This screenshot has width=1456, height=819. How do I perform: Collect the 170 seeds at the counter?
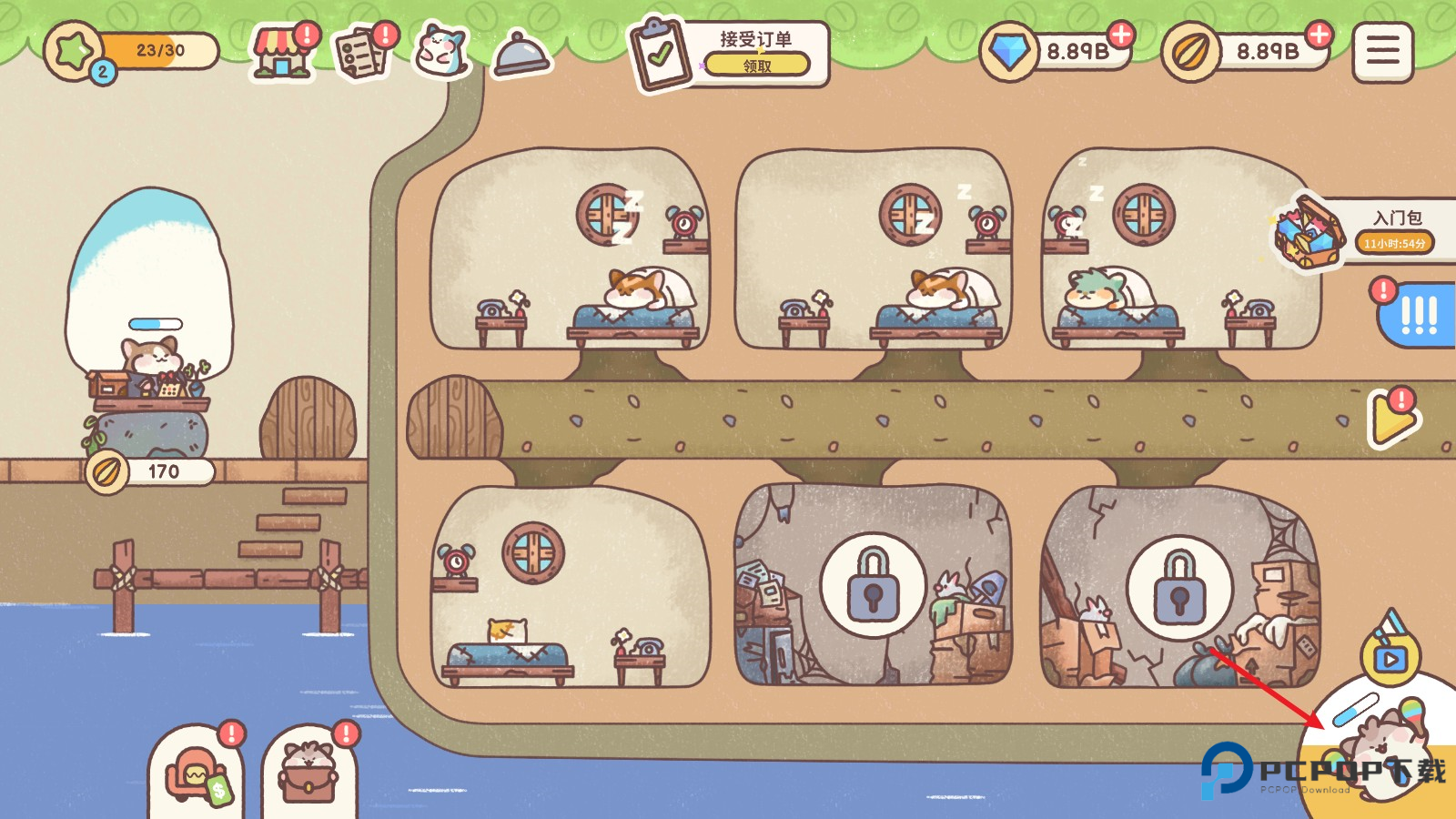pyautogui.click(x=150, y=471)
